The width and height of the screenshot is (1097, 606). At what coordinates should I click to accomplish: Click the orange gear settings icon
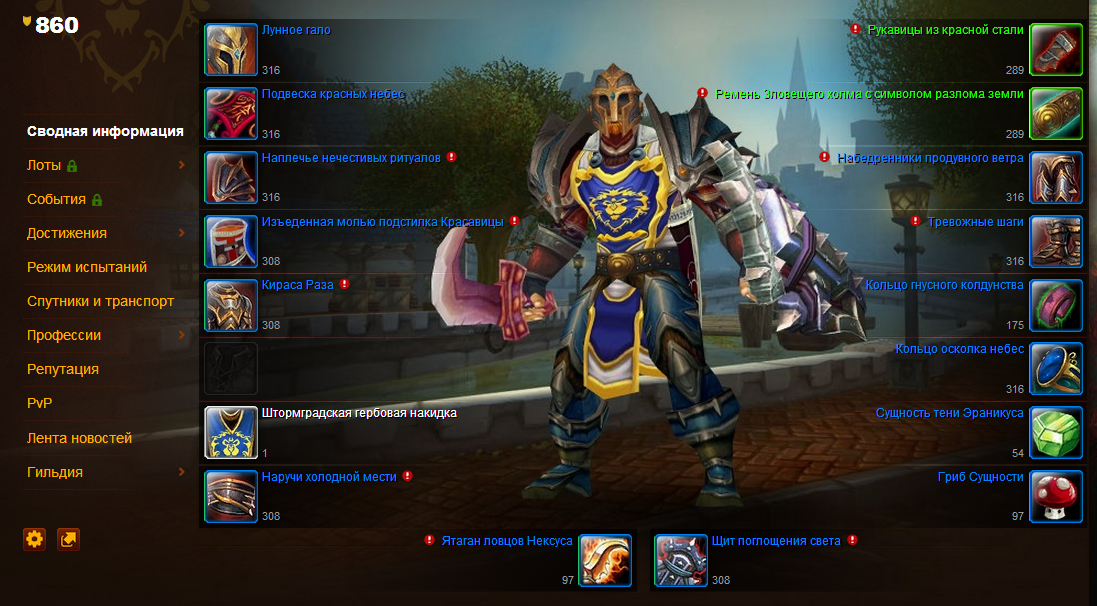tap(35, 539)
